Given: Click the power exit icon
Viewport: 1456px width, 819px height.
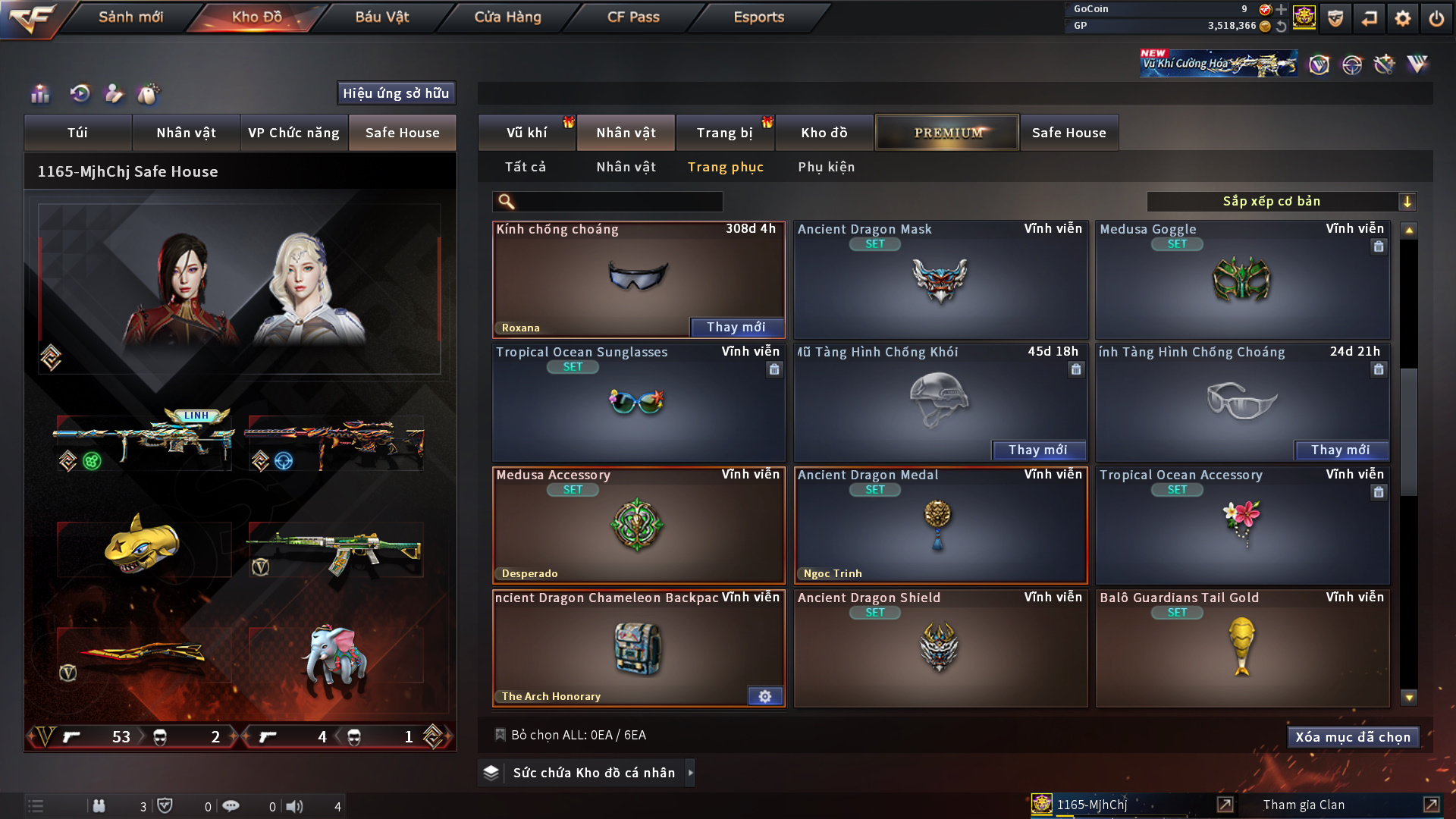Looking at the screenshot, I should pos(1436,18).
